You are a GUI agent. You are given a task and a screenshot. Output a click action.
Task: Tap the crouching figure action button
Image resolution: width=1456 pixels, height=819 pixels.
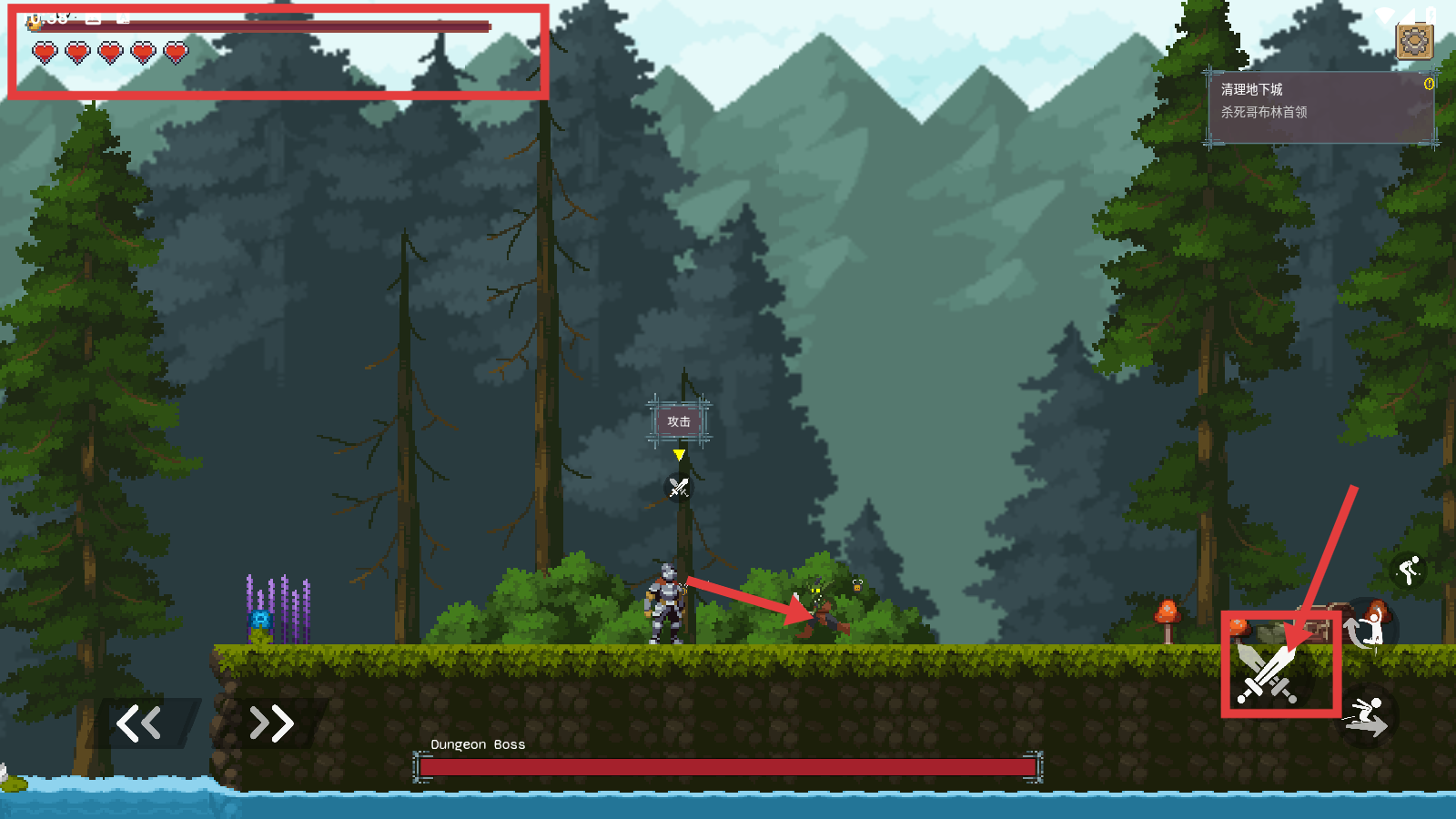tap(1410, 571)
